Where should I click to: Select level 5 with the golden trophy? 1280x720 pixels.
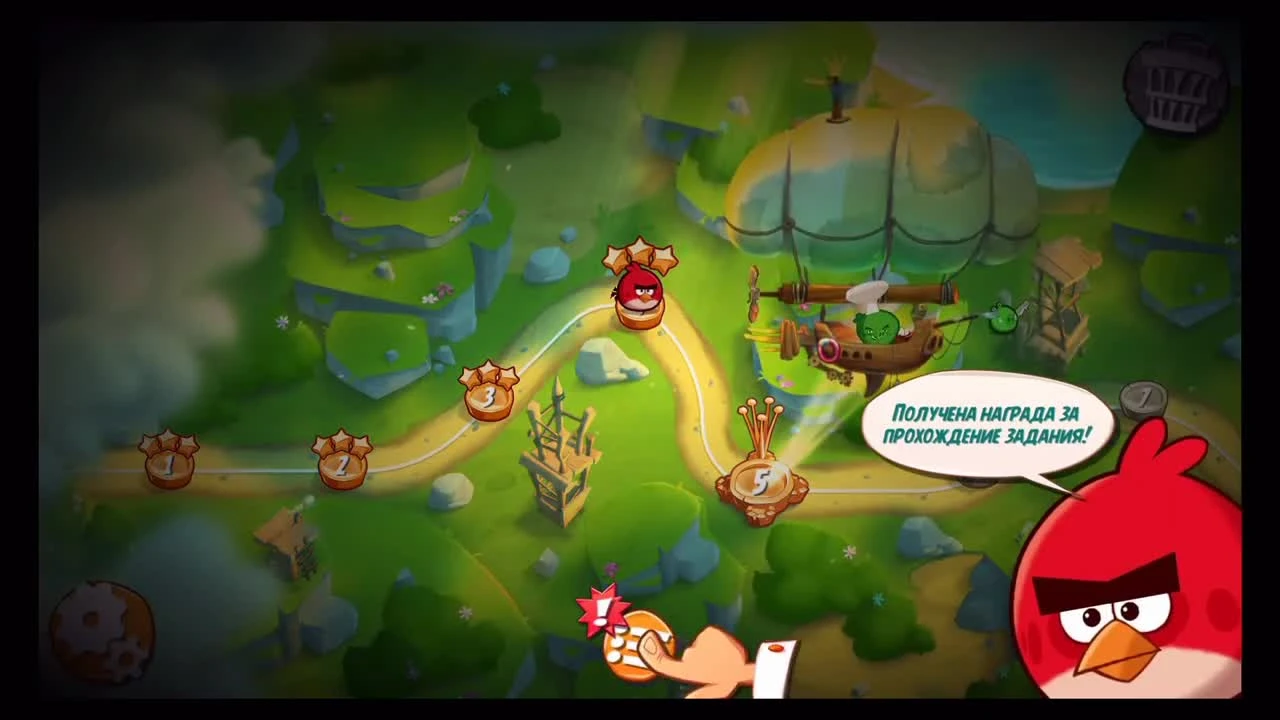click(762, 480)
